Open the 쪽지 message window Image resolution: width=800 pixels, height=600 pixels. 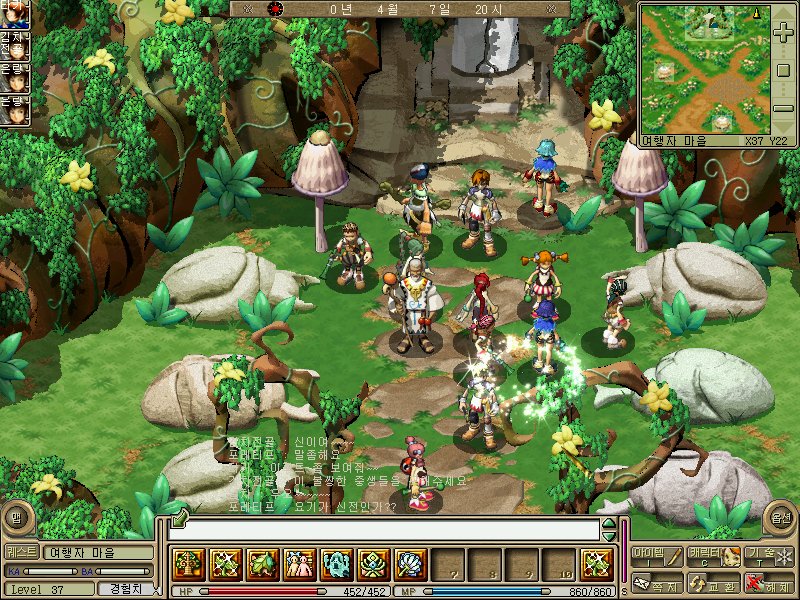point(656,583)
